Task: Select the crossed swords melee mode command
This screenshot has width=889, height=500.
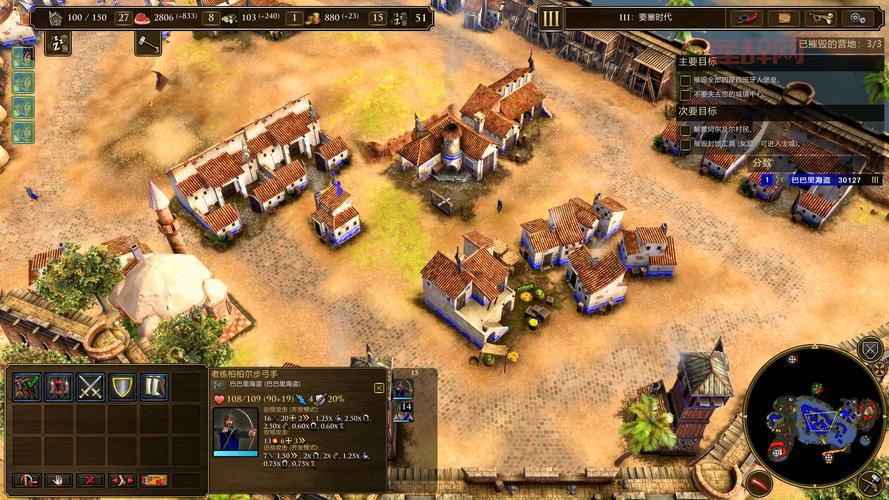Action: (x=91, y=387)
